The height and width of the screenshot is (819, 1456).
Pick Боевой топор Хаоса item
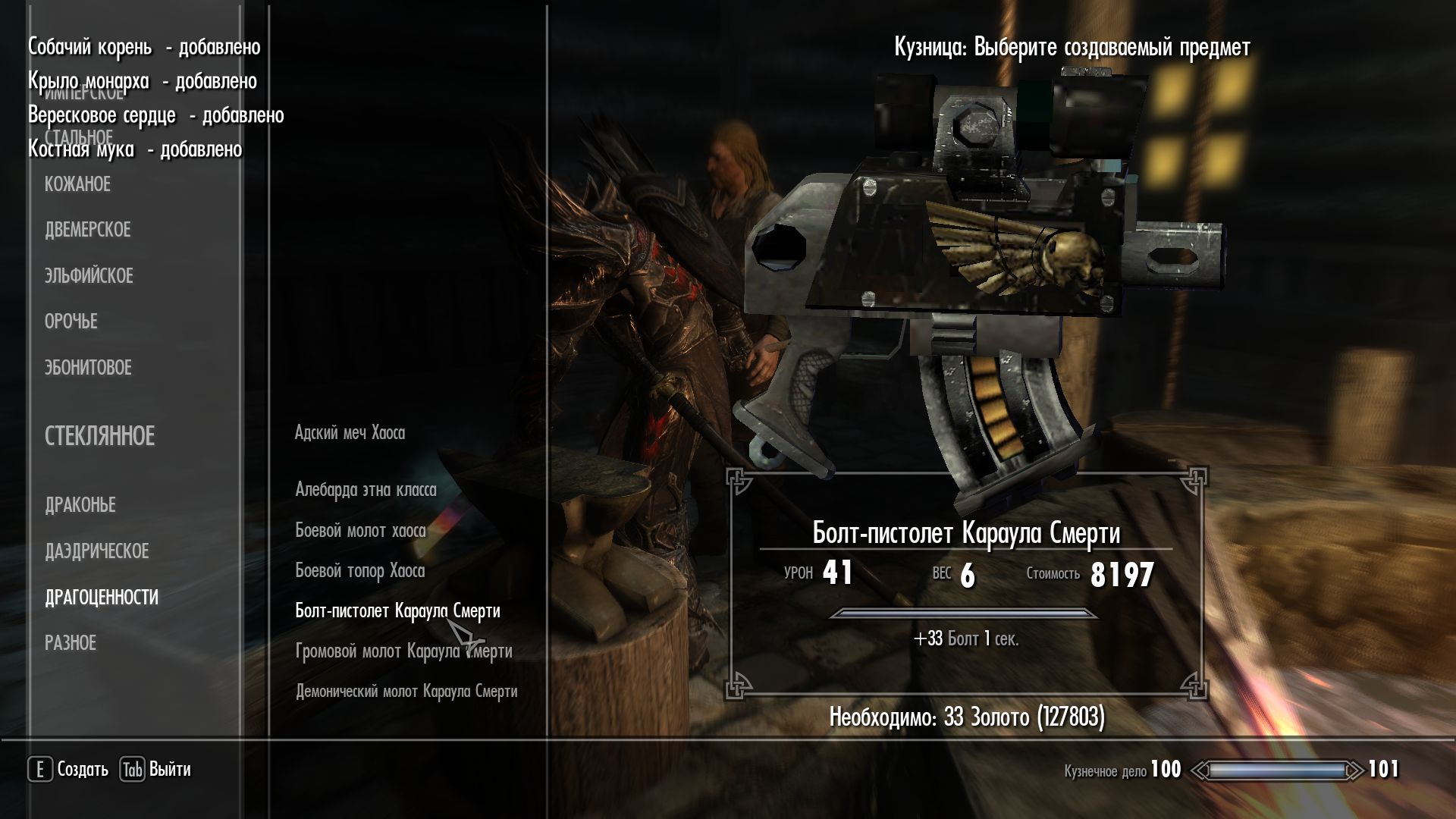click(359, 571)
